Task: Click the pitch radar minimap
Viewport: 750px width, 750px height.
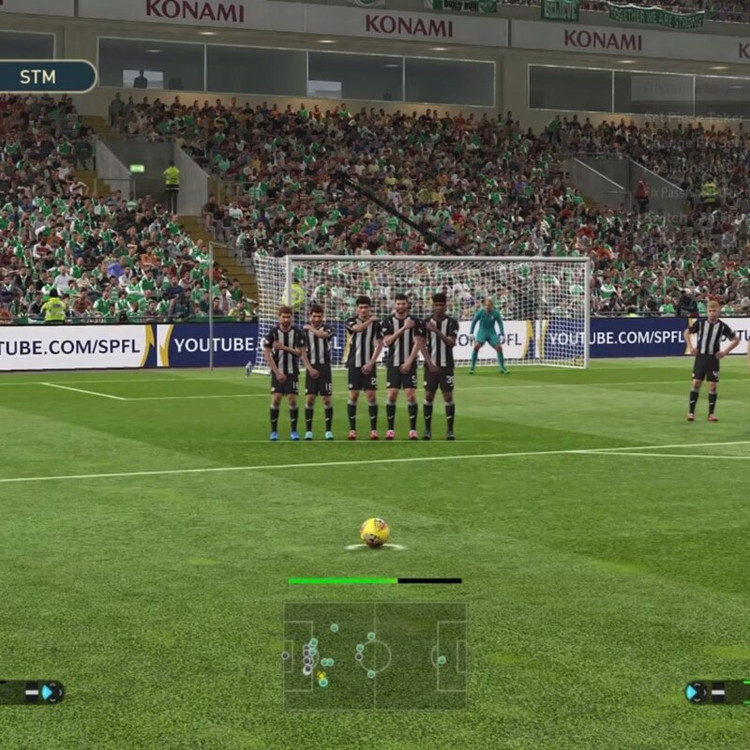Action: coord(375,655)
